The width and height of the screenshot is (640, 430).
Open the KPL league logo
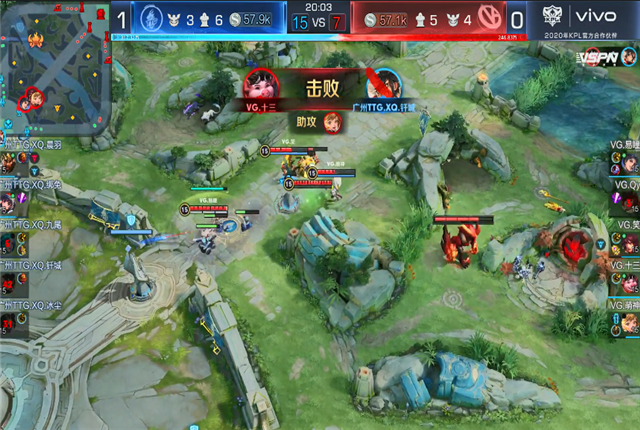553,16
